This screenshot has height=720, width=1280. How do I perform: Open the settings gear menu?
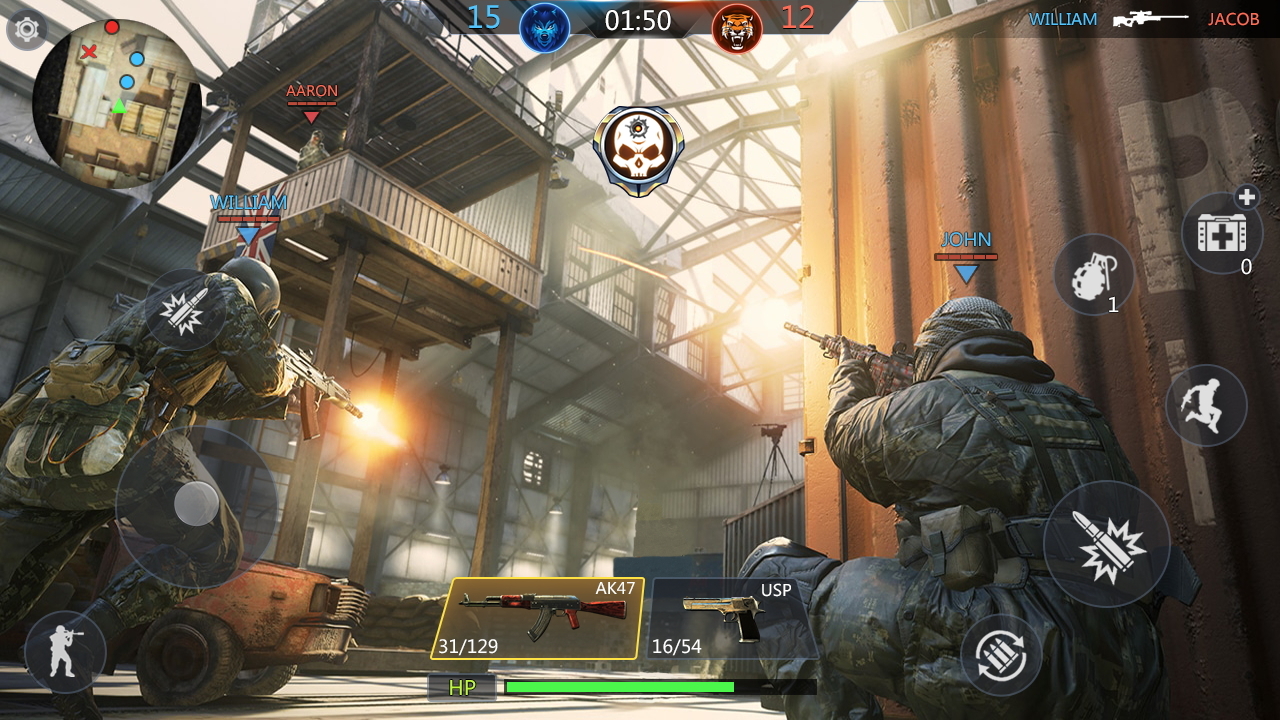(27, 30)
